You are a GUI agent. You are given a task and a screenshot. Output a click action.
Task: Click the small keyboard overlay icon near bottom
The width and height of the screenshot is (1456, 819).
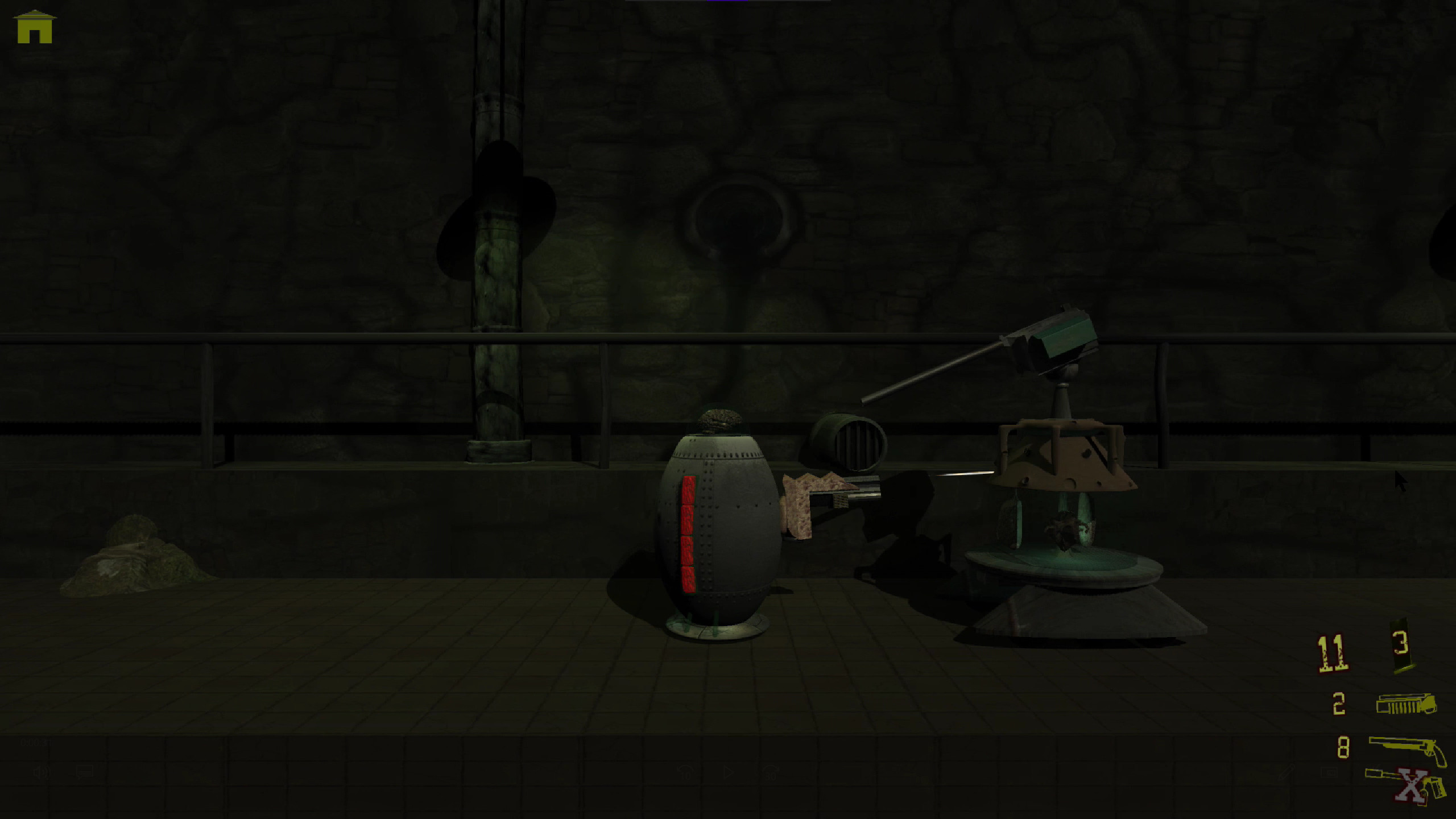[1330, 772]
